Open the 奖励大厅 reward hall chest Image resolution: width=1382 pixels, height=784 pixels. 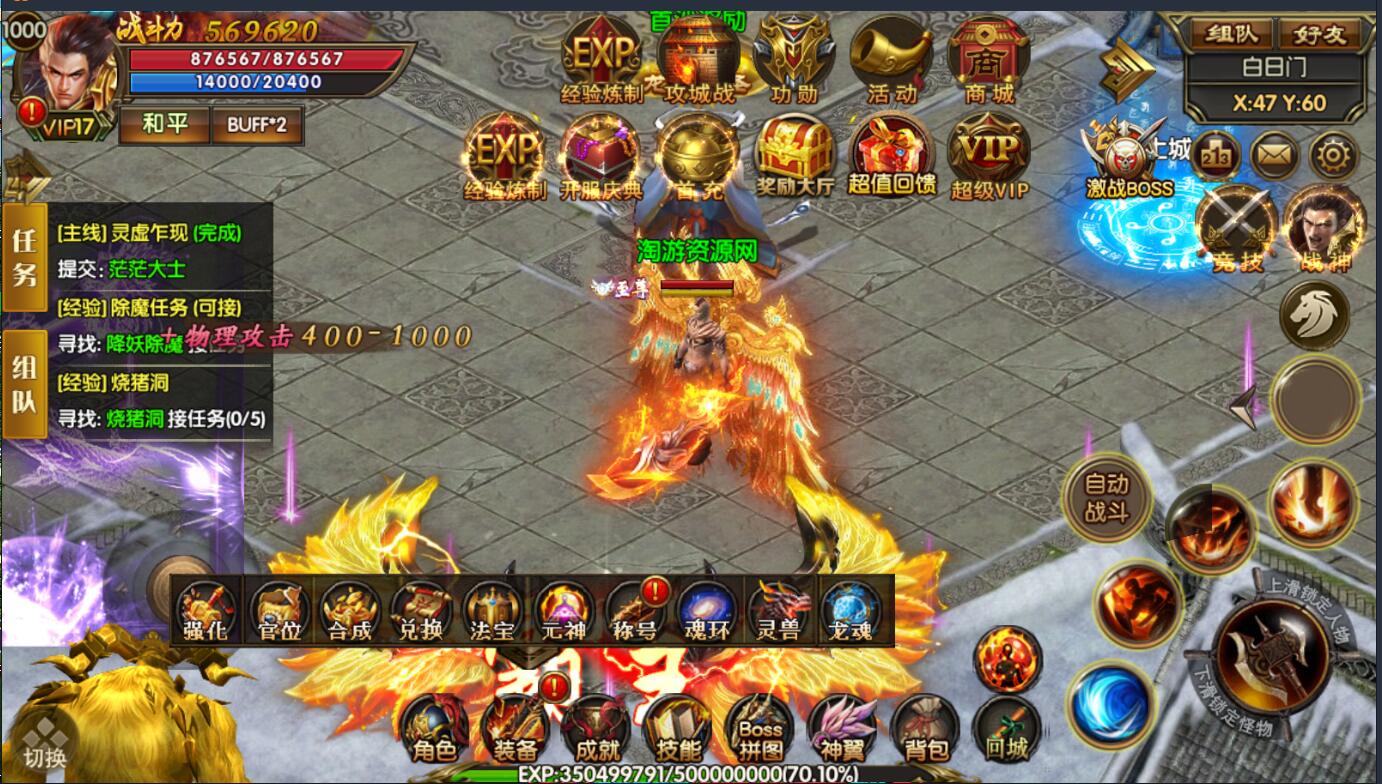[793, 155]
